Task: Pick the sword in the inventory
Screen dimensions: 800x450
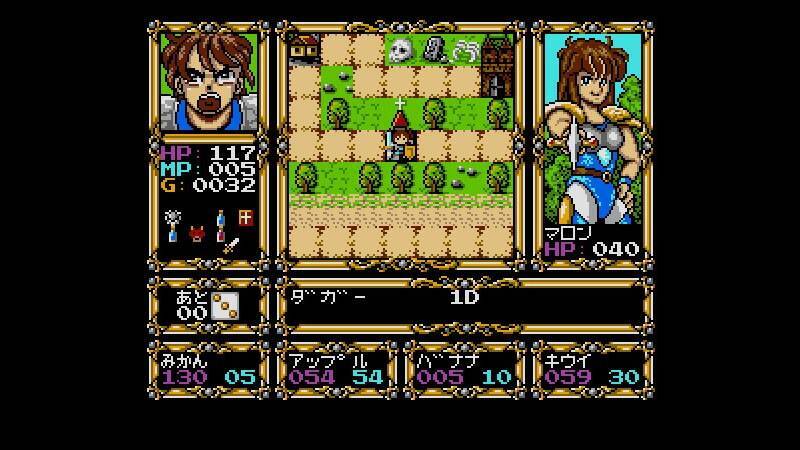Action: coord(231,243)
